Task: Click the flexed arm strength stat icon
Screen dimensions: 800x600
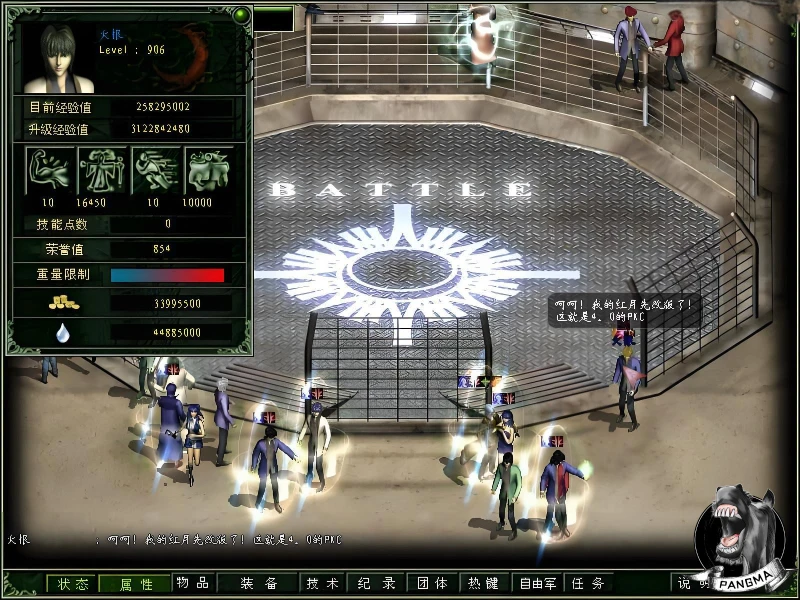Action: pos(48,170)
